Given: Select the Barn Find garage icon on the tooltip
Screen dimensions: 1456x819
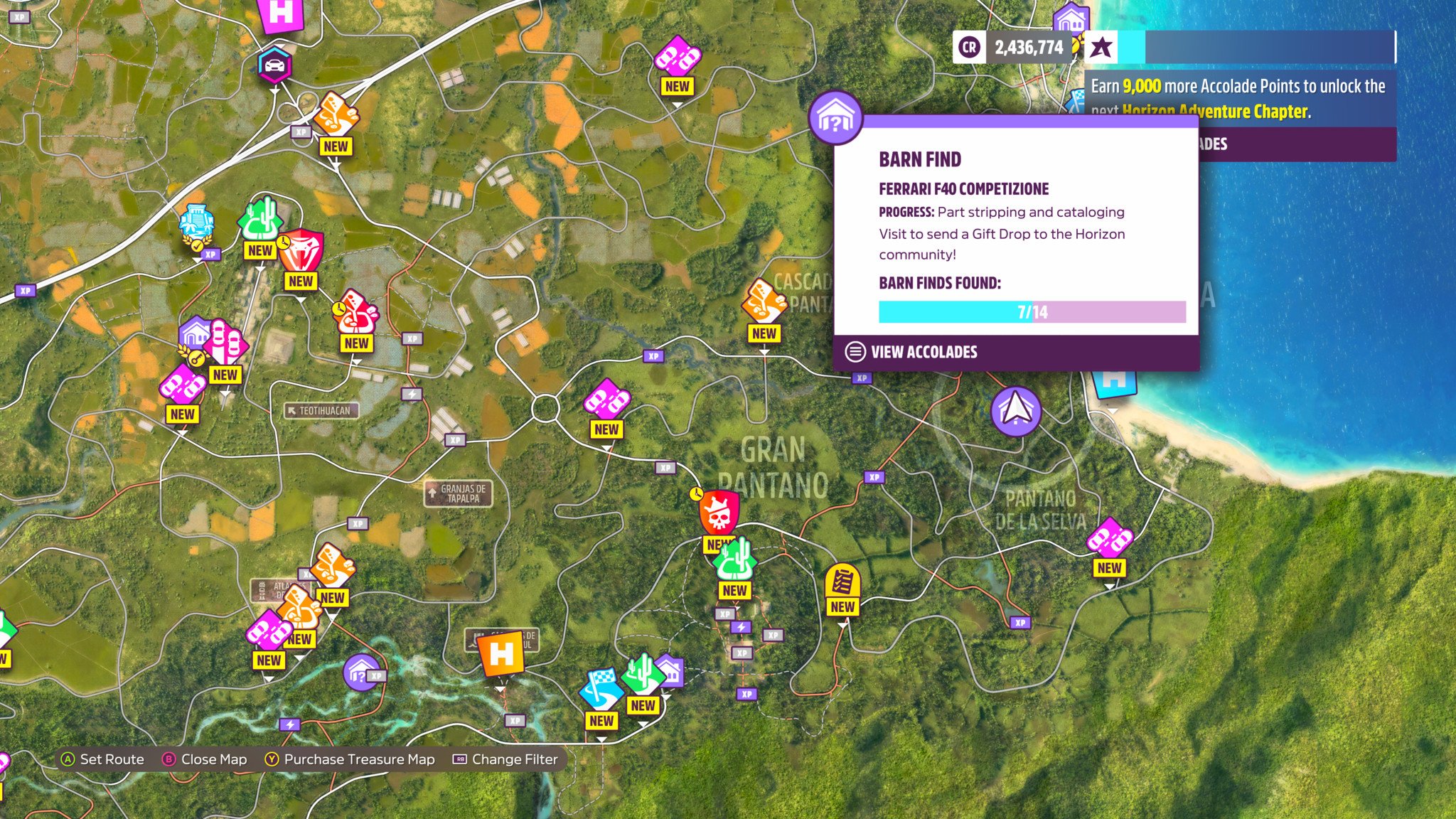Looking at the screenshot, I should [x=835, y=118].
